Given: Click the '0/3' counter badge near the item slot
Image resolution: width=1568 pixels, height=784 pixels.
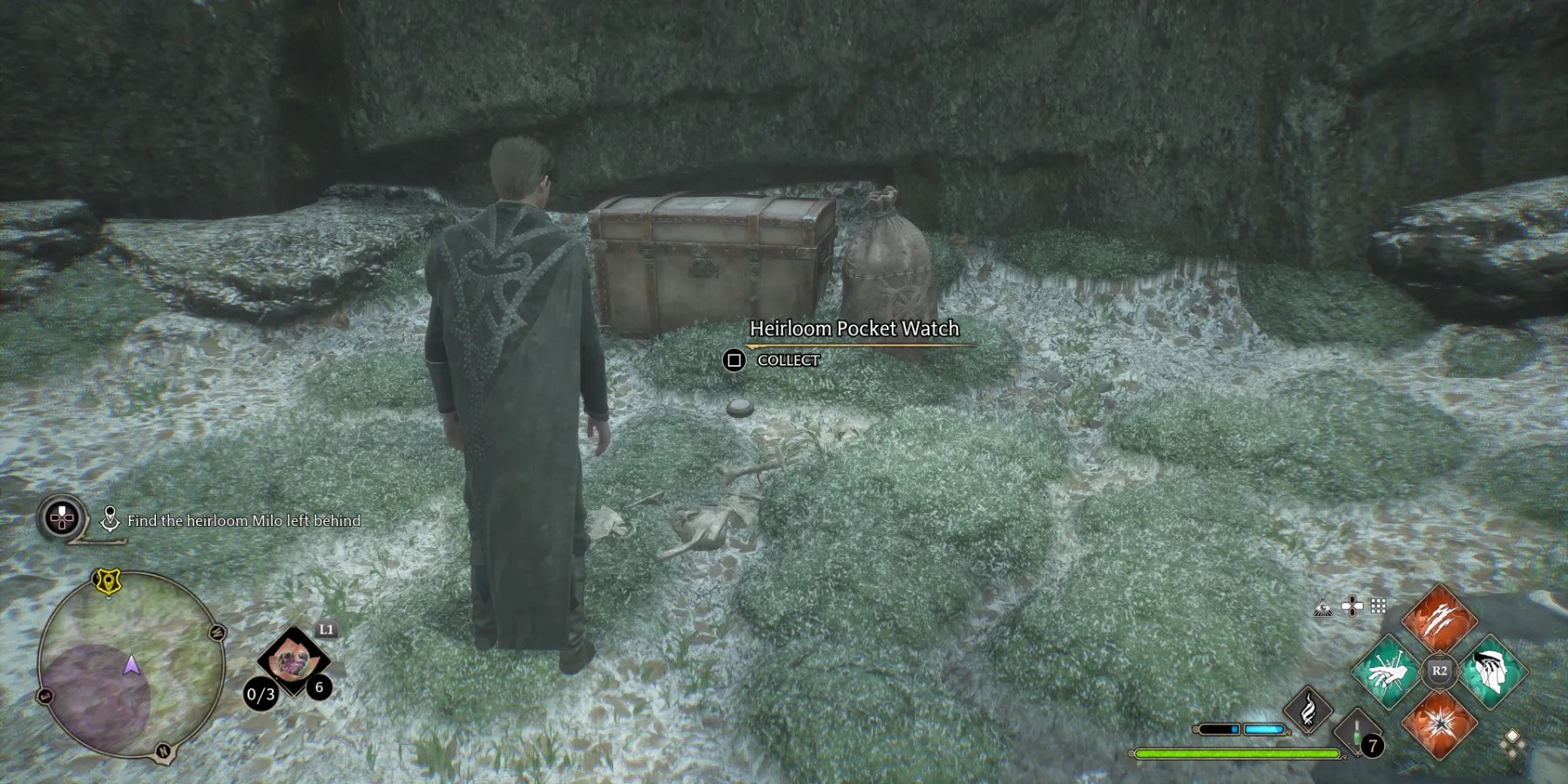Looking at the screenshot, I should [261, 694].
